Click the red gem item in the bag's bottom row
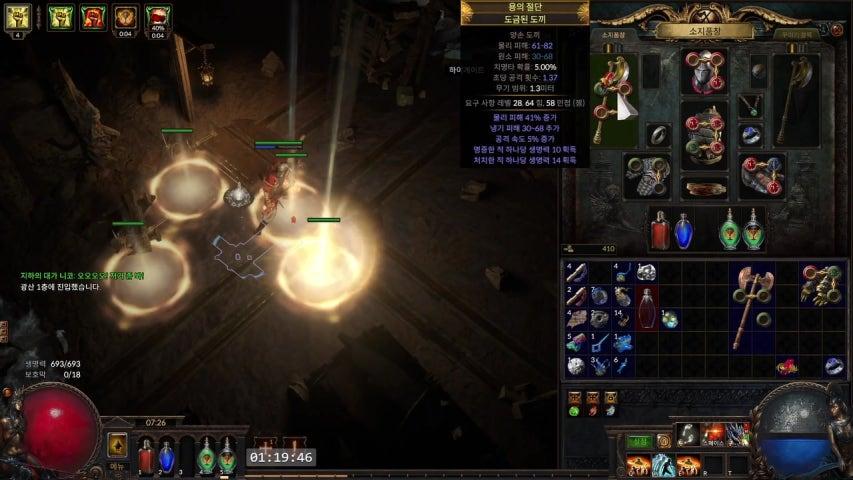This screenshot has height=480, width=853. [787, 367]
